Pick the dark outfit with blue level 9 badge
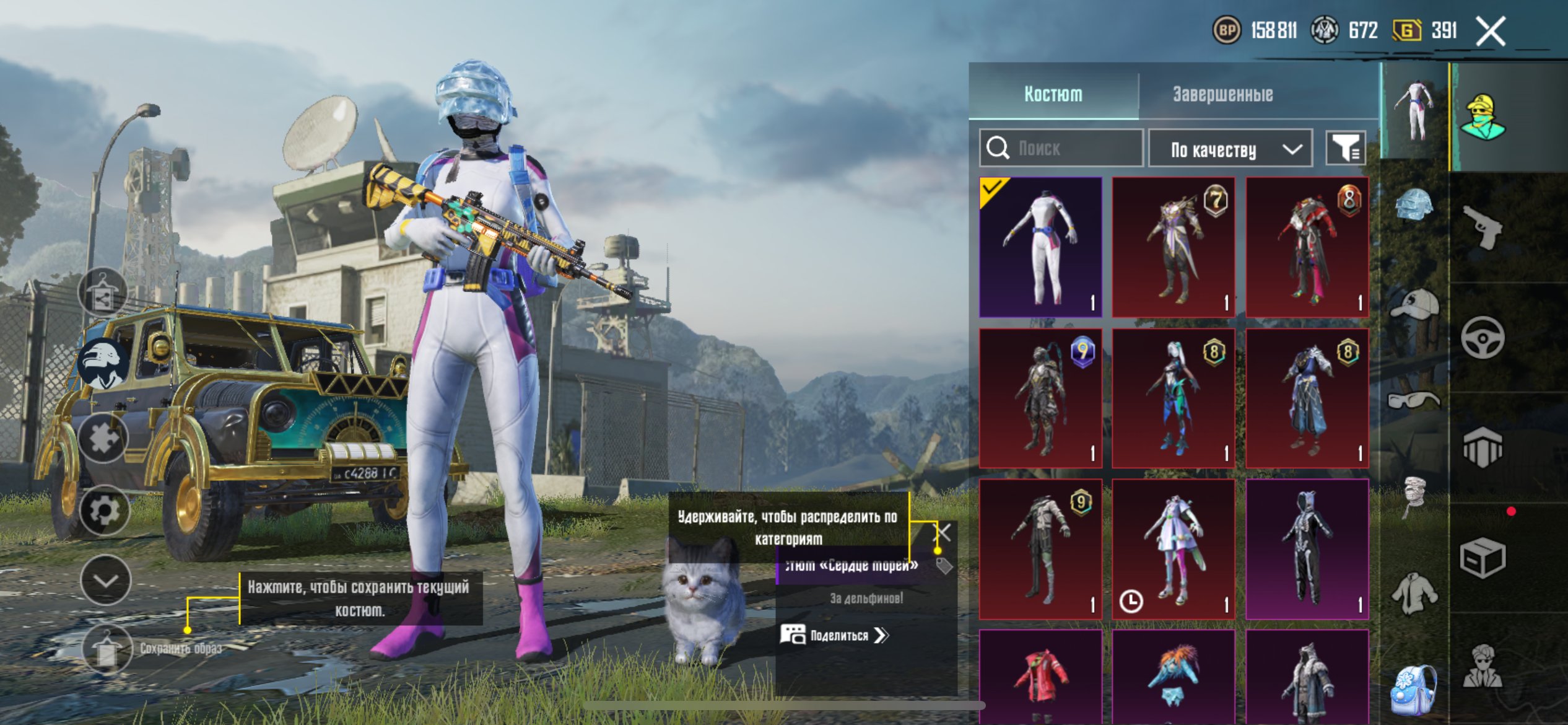Image resolution: width=1568 pixels, height=725 pixels. pos(1040,398)
